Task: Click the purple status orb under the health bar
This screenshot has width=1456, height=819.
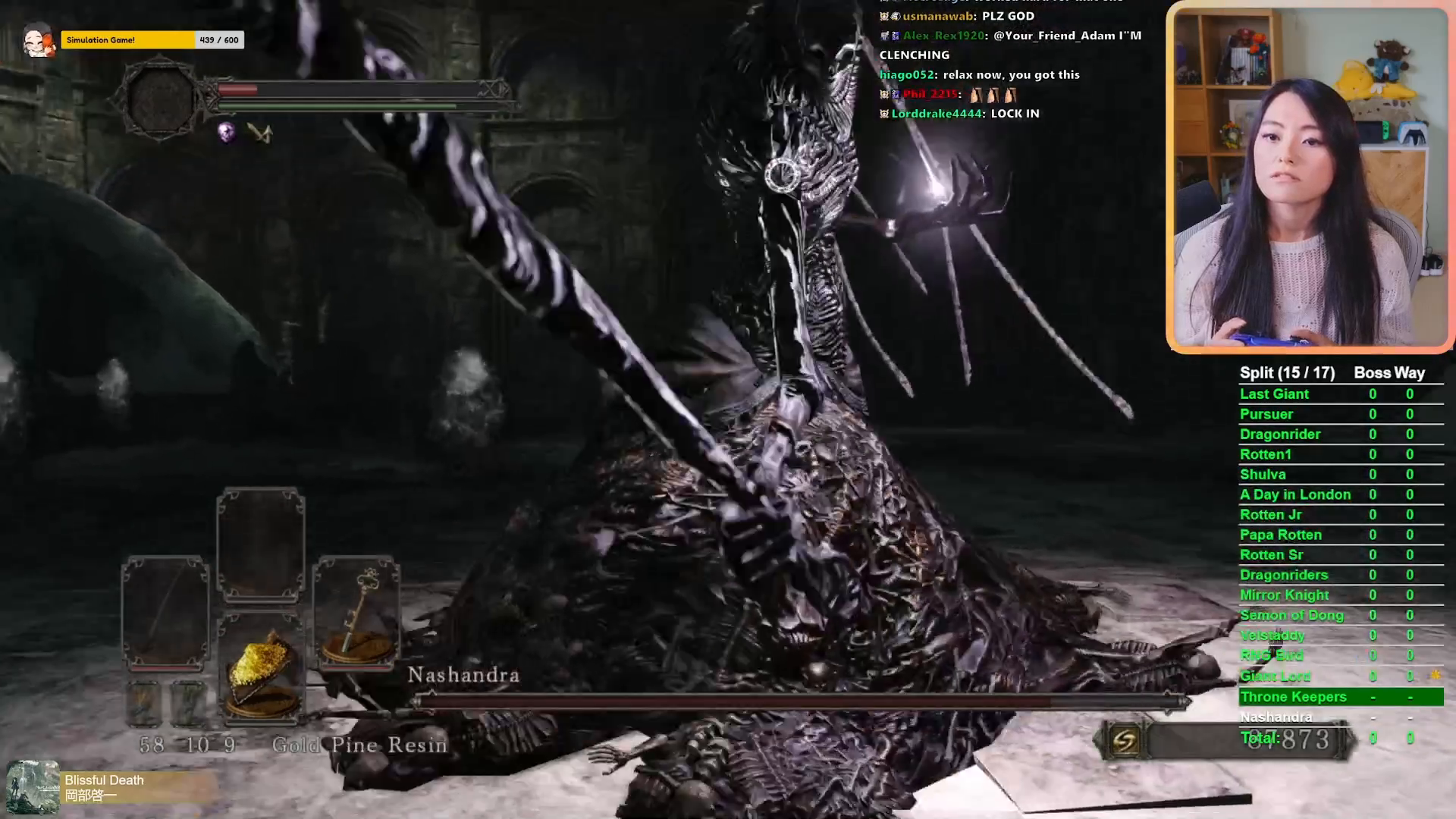Action: [x=227, y=132]
